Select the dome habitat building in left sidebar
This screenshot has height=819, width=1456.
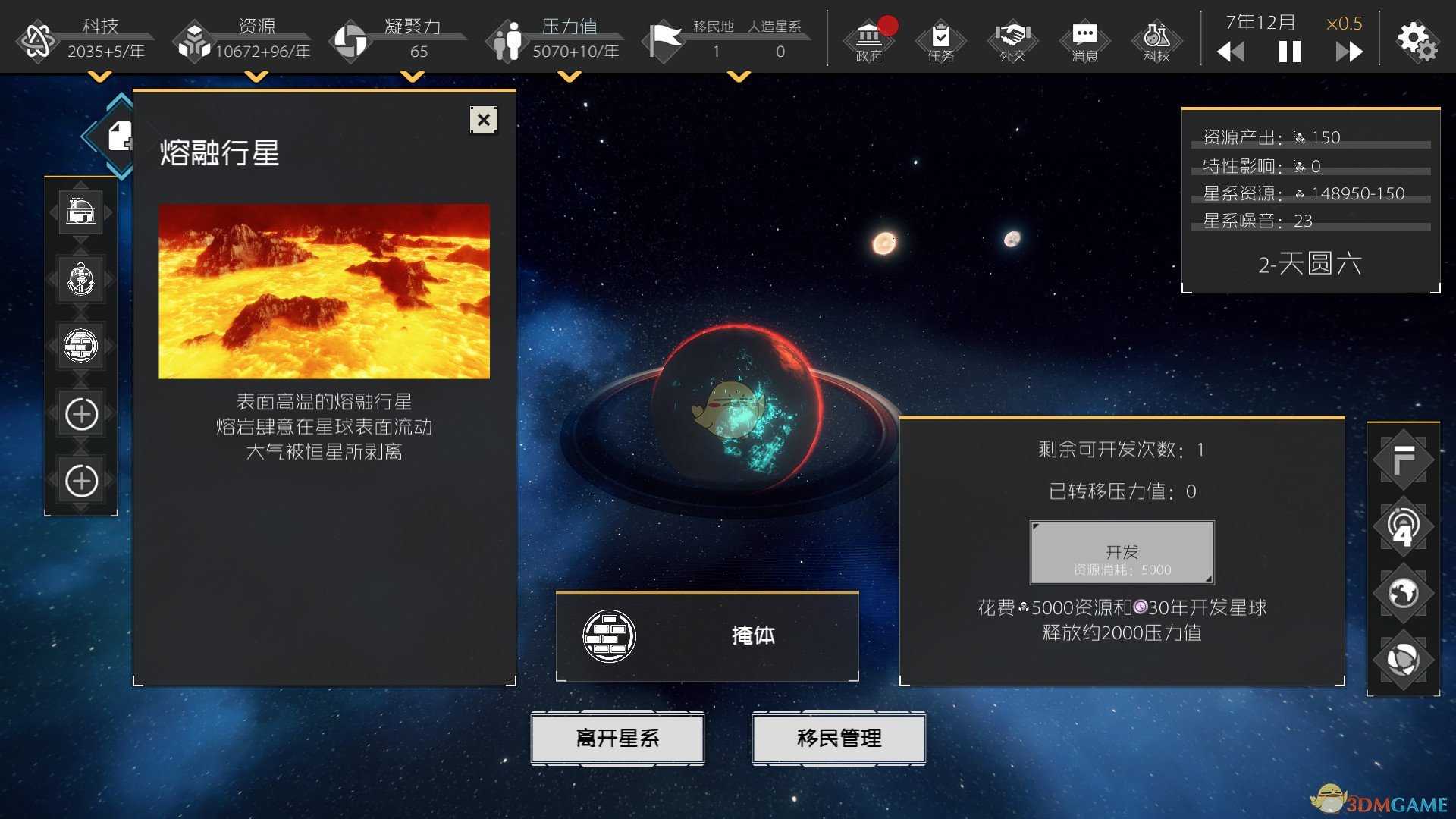(x=80, y=212)
